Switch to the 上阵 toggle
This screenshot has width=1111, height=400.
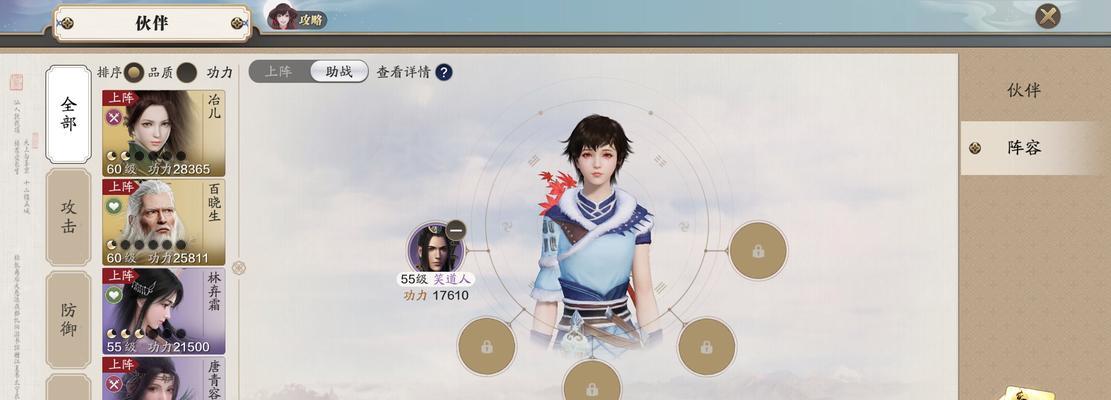(x=279, y=72)
